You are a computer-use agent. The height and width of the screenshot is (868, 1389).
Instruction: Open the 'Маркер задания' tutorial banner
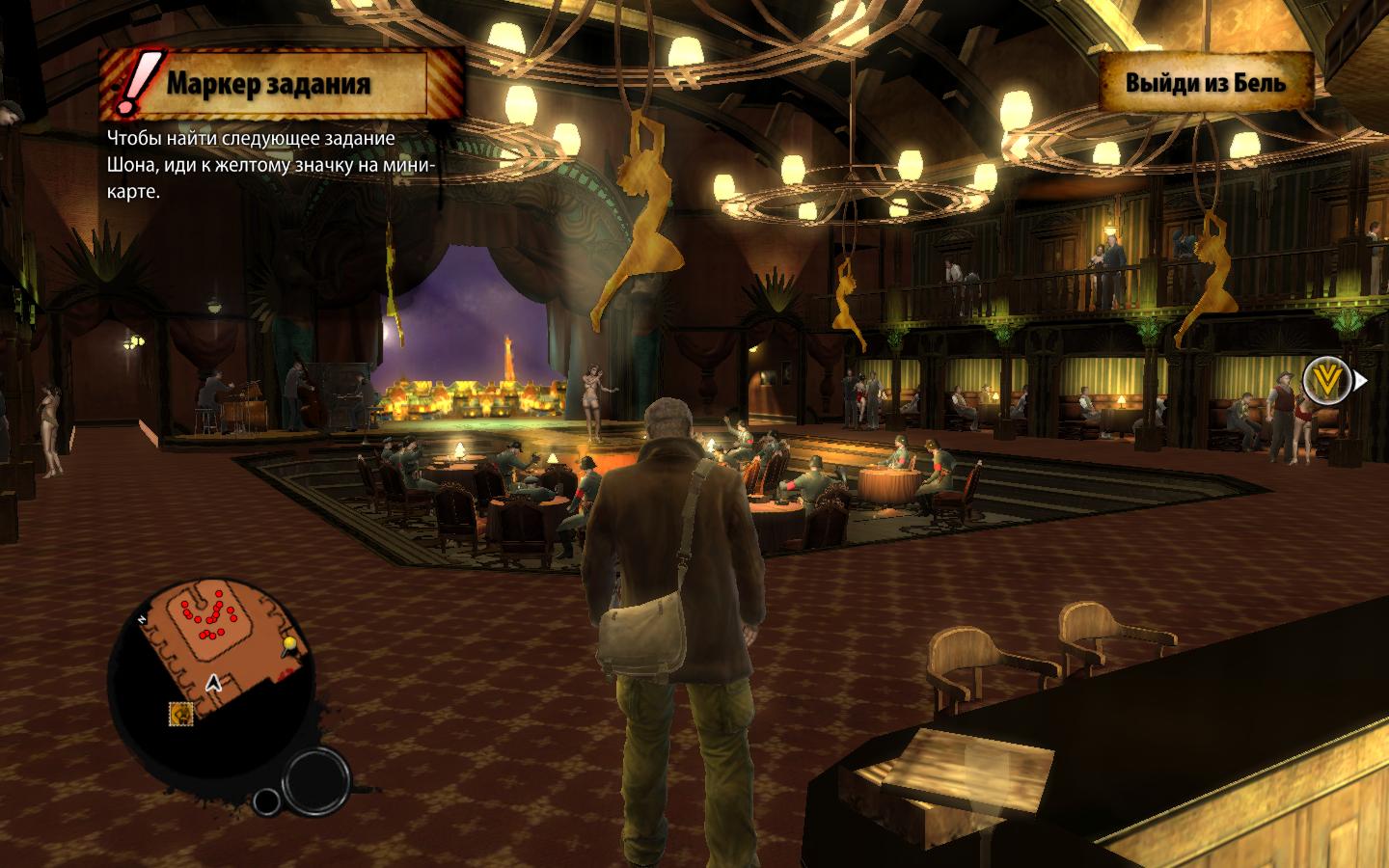pos(268,83)
